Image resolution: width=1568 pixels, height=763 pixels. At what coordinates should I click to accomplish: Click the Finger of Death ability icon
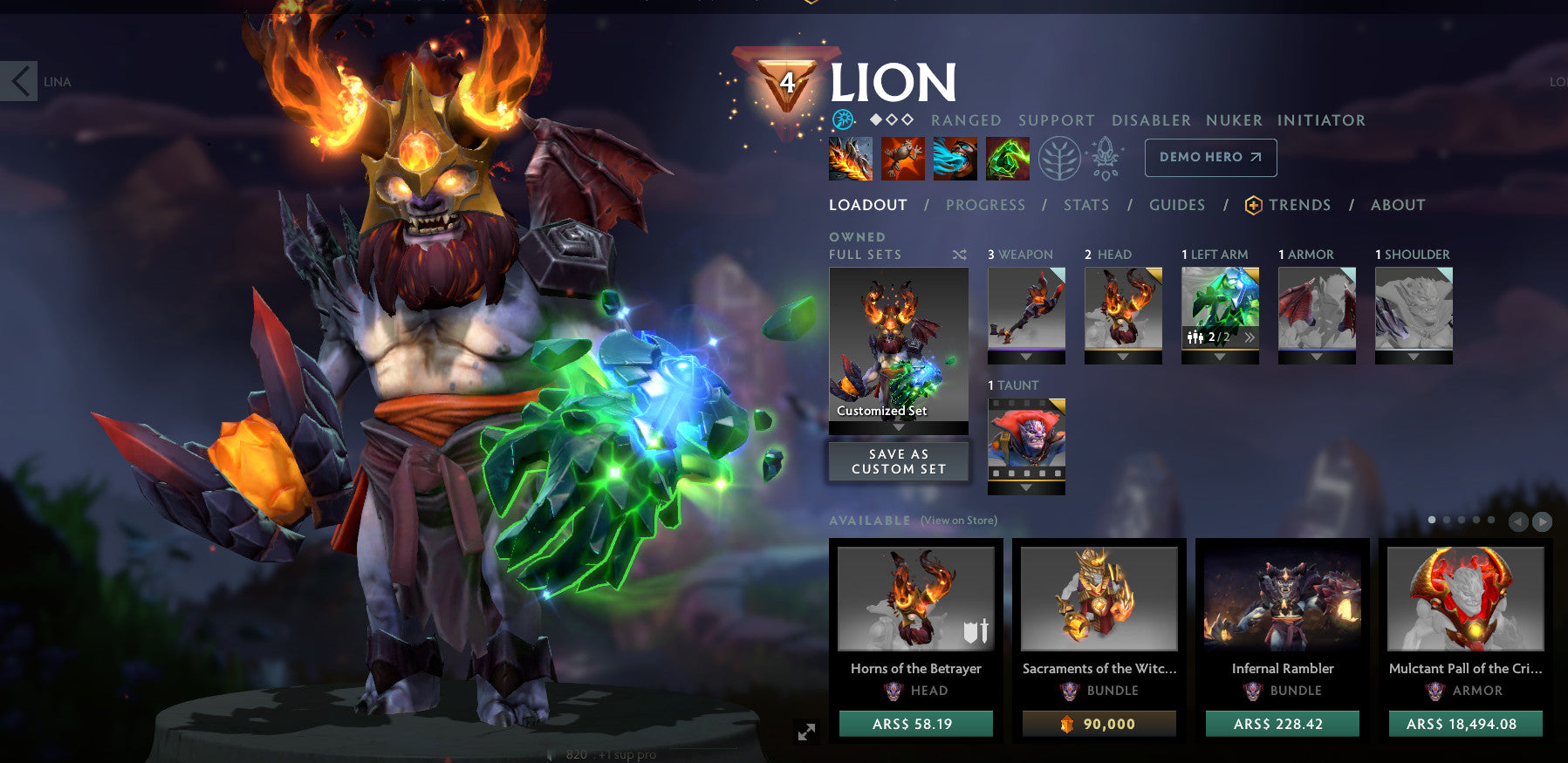(x=1008, y=158)
